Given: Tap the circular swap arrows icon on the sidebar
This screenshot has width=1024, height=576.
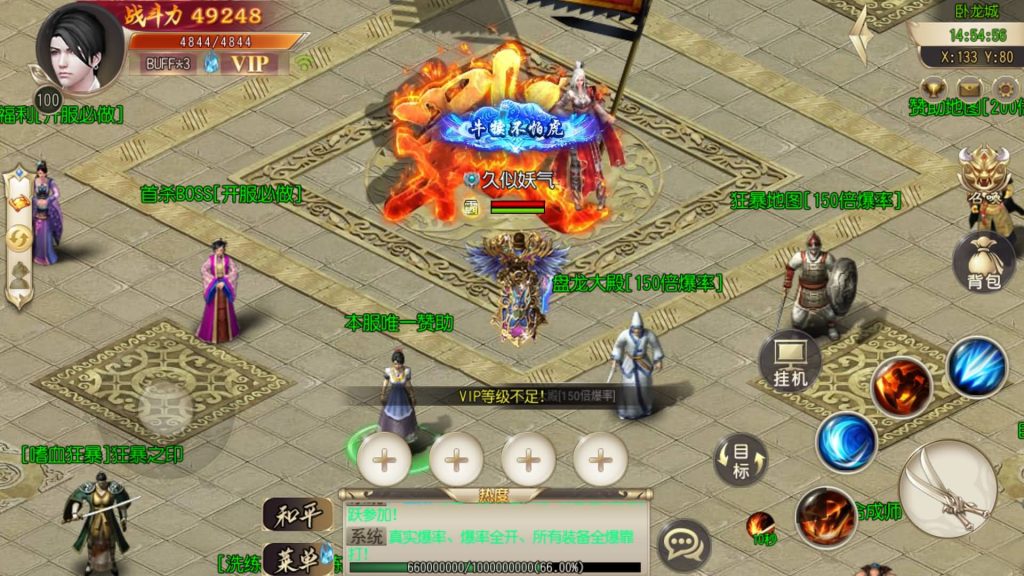Looking at the screenshot, I should (19, 238).
